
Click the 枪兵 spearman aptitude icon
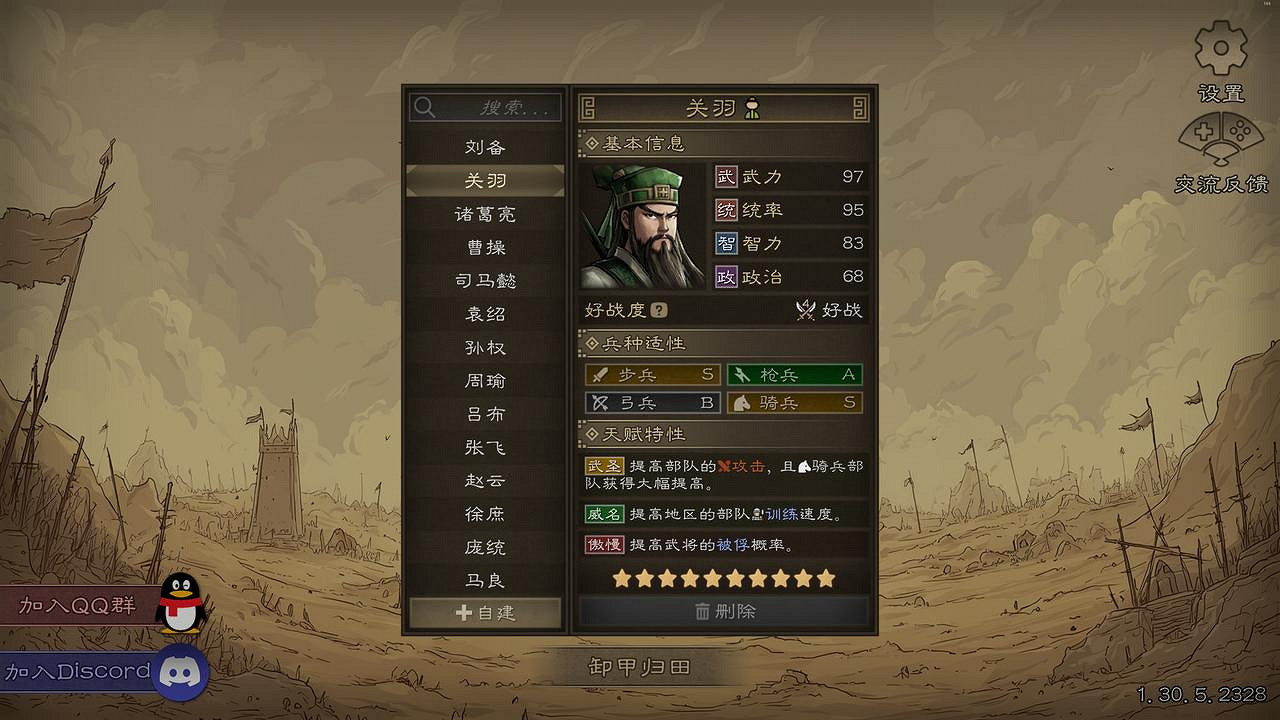(x=741, y=375)
